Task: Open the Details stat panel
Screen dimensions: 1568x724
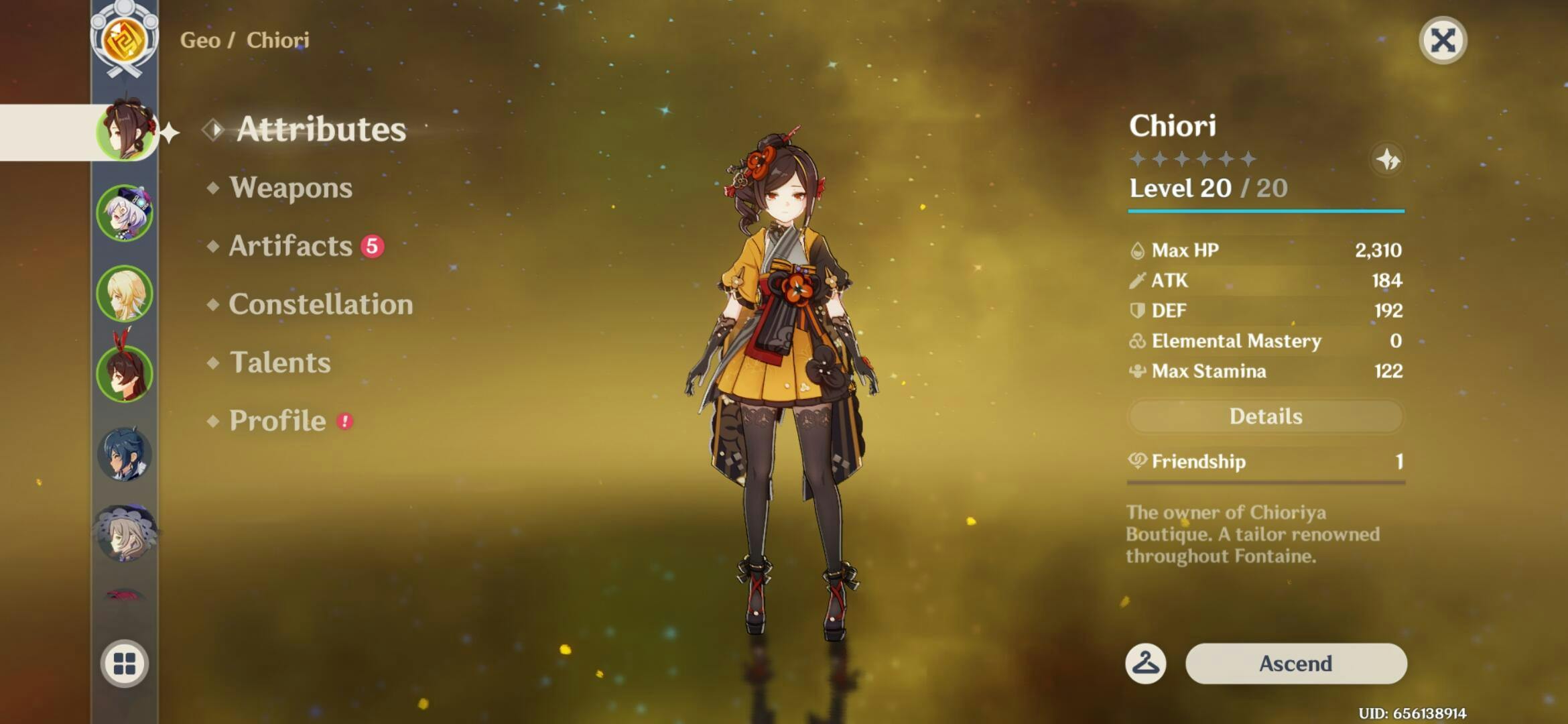Action: 1265,416
